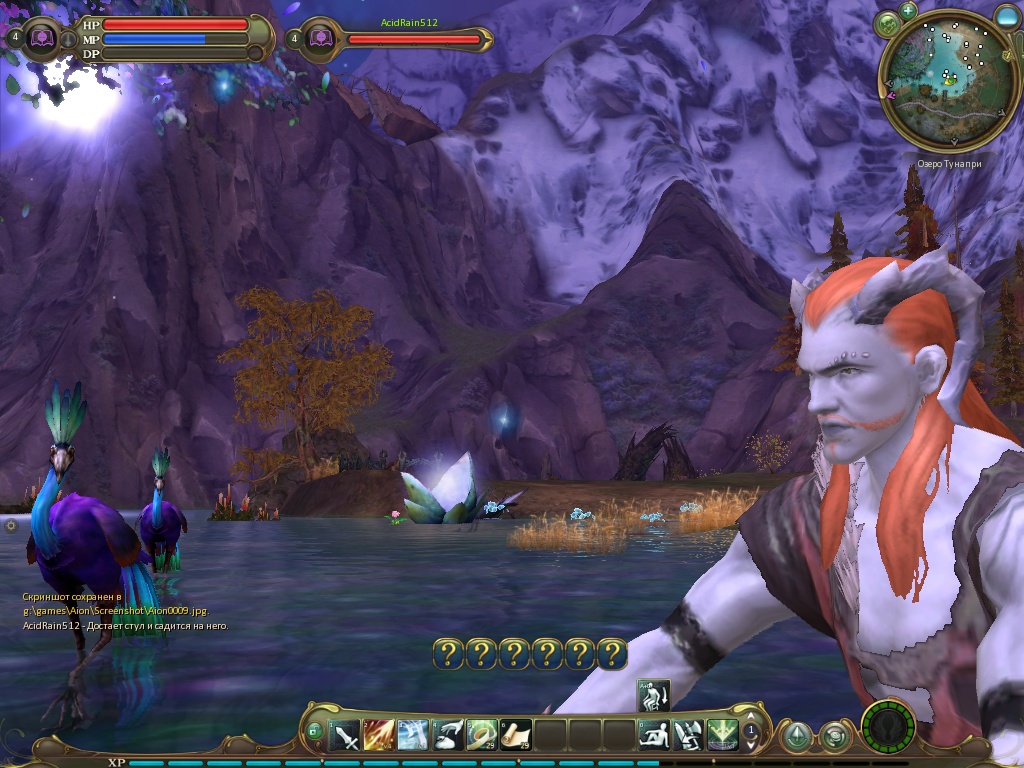
Task: Open the round swirl menu button
Action: pyautogui.click(x=834, y=737)
